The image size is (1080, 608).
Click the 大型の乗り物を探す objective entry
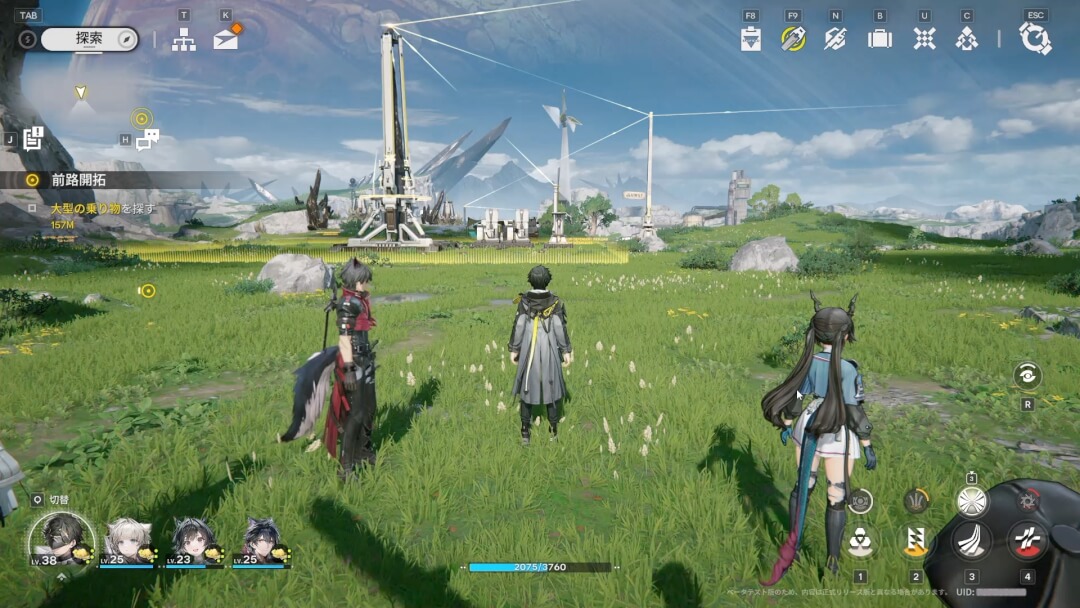pyautogui.click(x=103, y=208)
